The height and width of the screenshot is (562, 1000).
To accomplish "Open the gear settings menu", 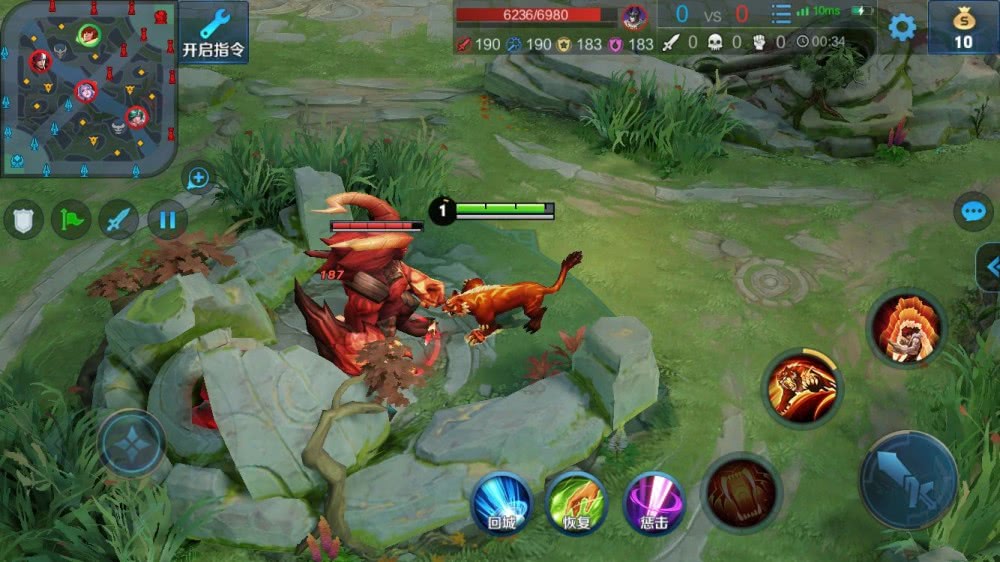I will tap(902, 27).
